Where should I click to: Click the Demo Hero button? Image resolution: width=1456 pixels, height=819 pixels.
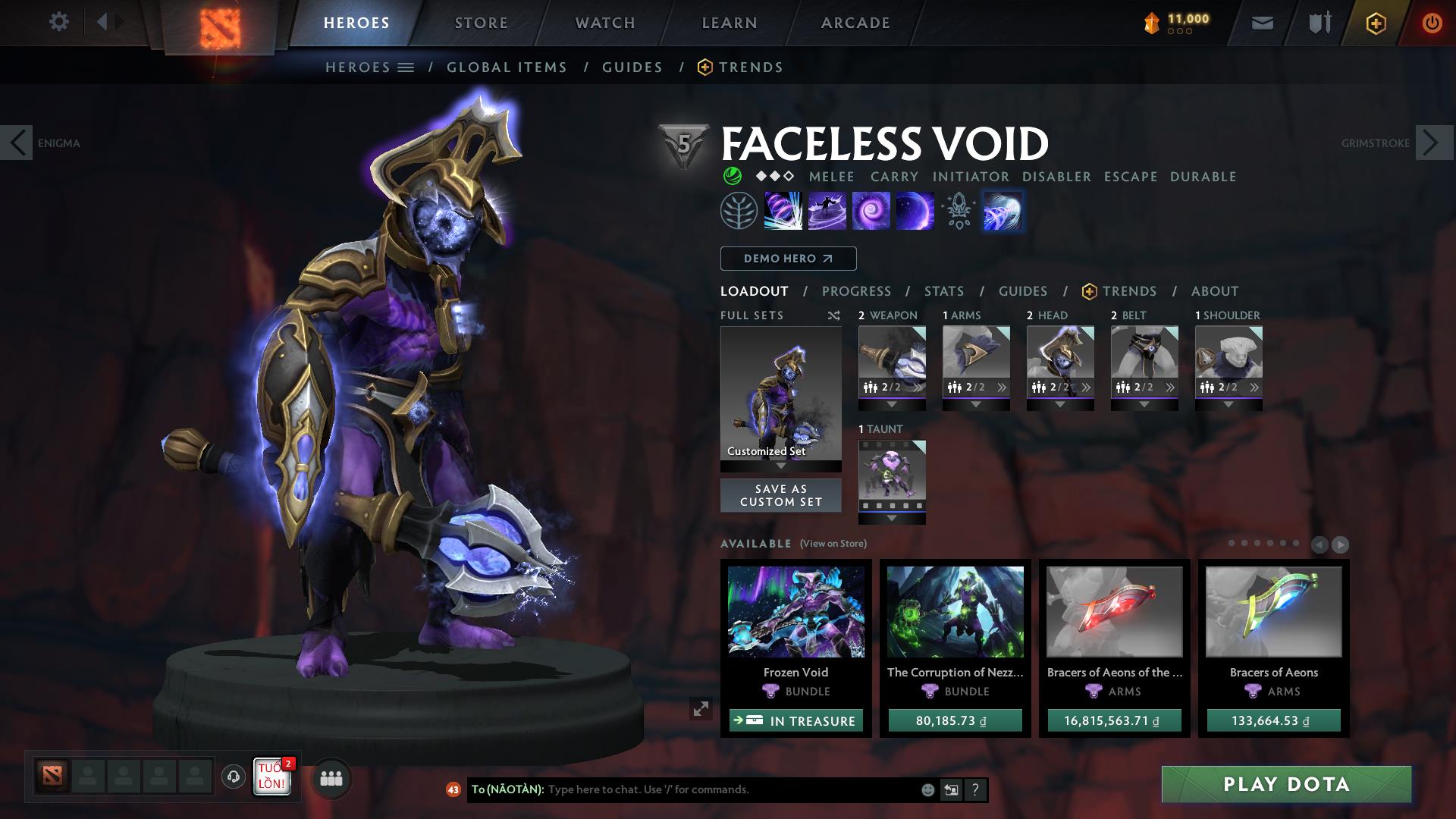pyautogui.click(x=787, y=259)
